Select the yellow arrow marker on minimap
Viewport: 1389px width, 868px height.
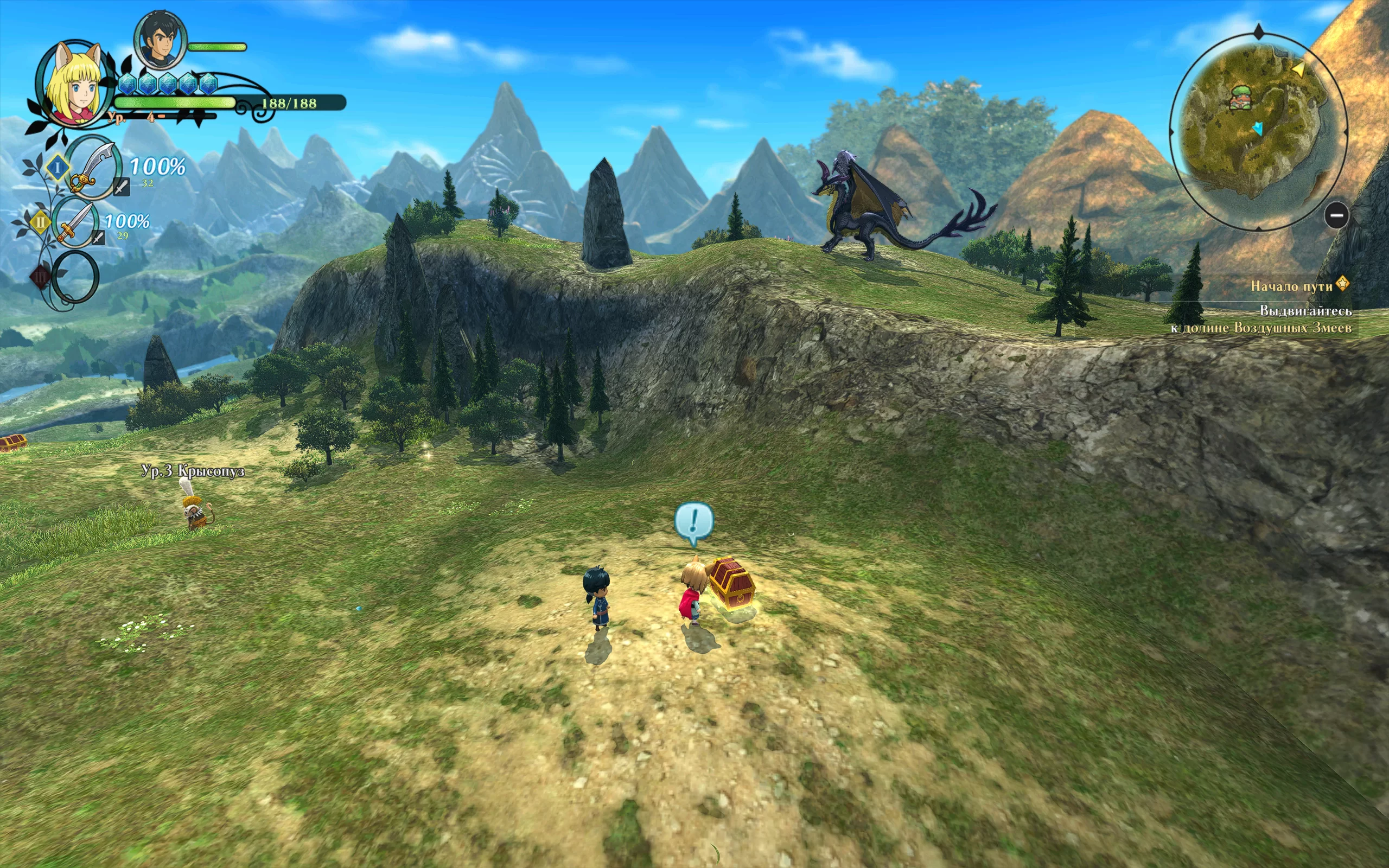[x=1298, y=69]
